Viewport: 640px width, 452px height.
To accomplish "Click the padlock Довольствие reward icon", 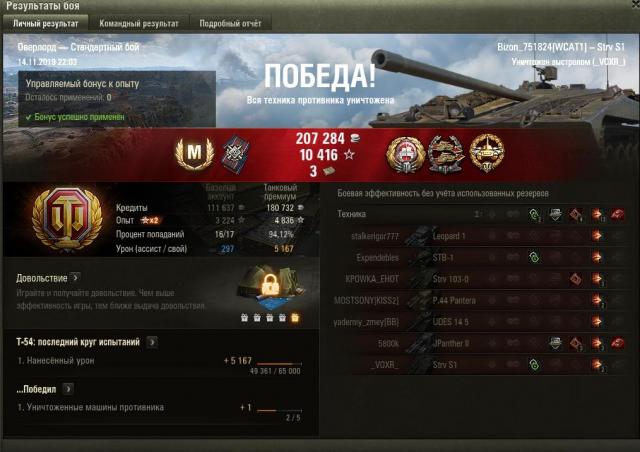I will click(x=269, y=288).
